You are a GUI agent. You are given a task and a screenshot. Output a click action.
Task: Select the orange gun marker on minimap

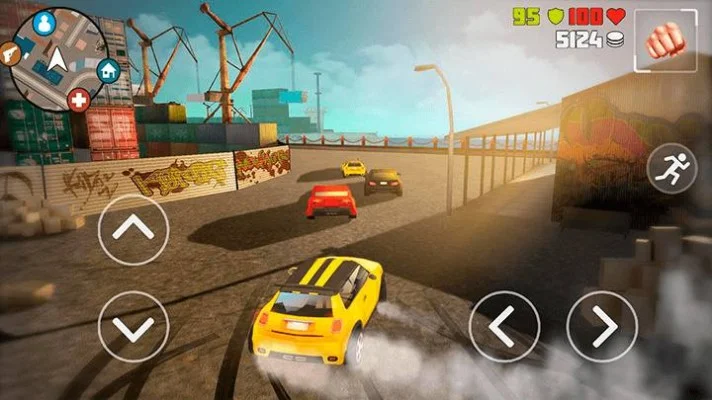click(9, 50)
